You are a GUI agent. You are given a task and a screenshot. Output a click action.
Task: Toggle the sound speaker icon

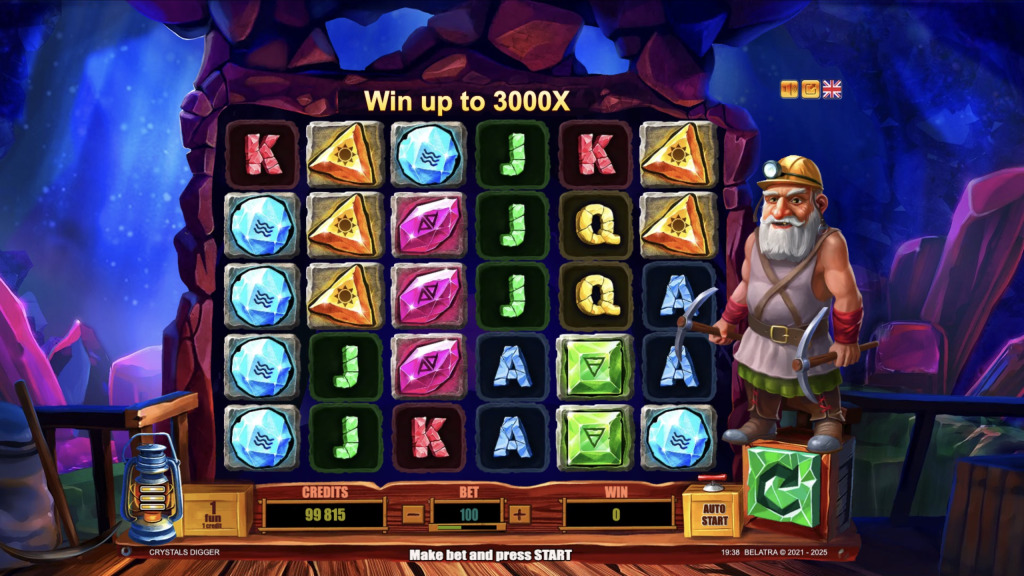pos(790,89)
